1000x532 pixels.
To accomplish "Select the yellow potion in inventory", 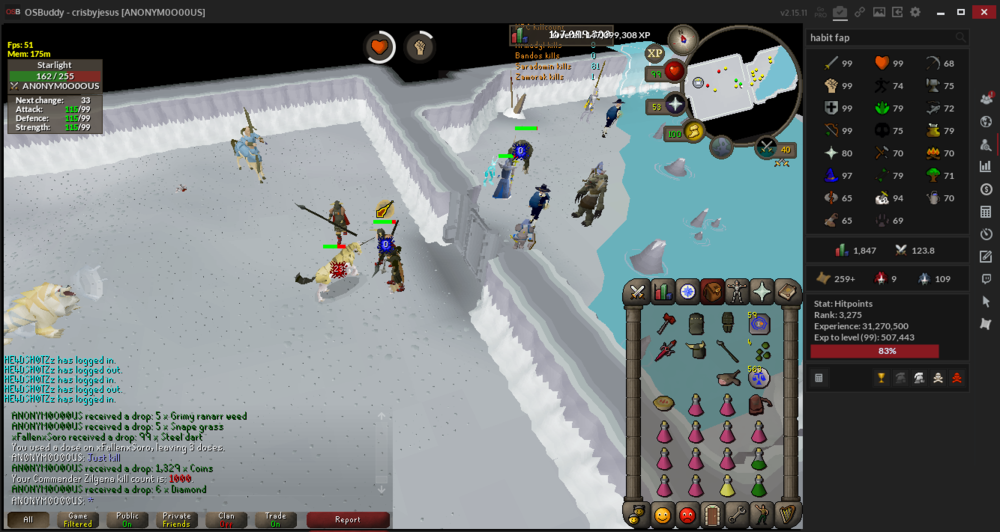I will click(x=727, y=488).
